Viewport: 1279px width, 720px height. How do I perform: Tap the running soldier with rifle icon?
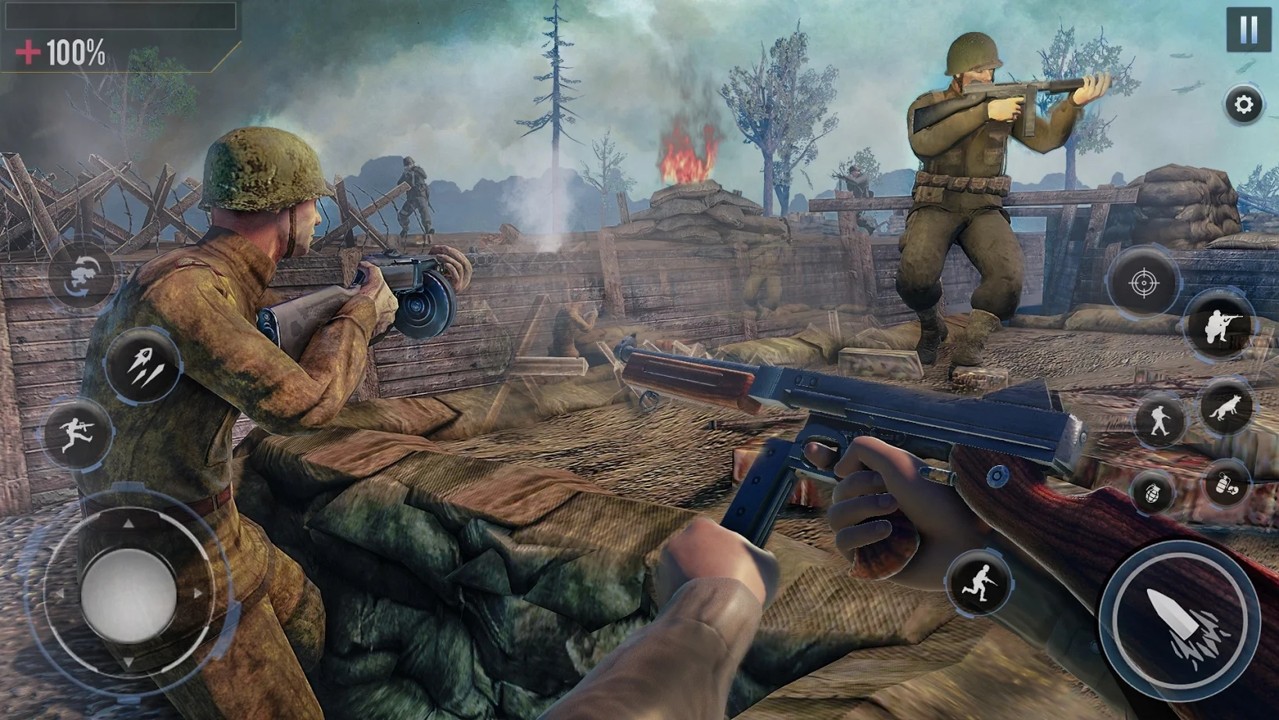[x=980, y=582]
